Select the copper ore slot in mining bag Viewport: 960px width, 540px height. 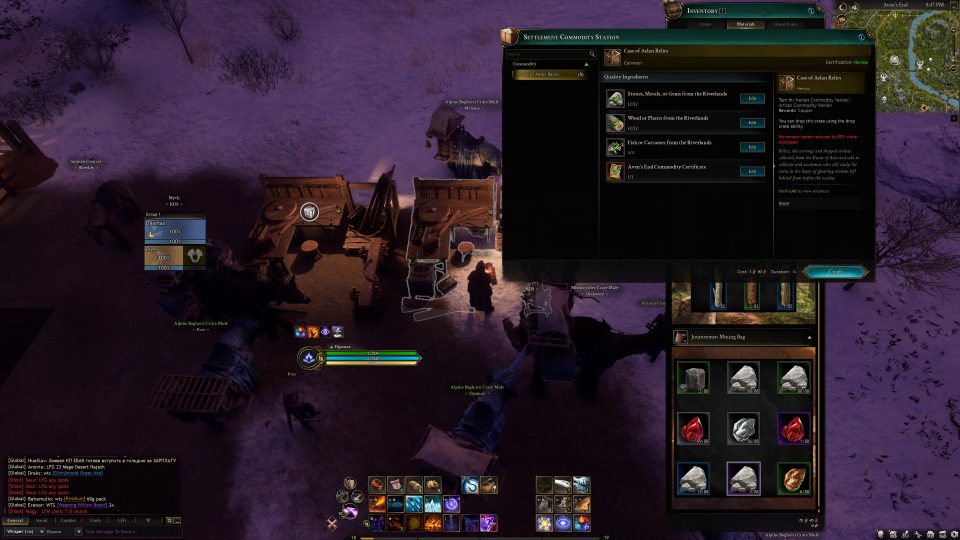tap(793, 479)
